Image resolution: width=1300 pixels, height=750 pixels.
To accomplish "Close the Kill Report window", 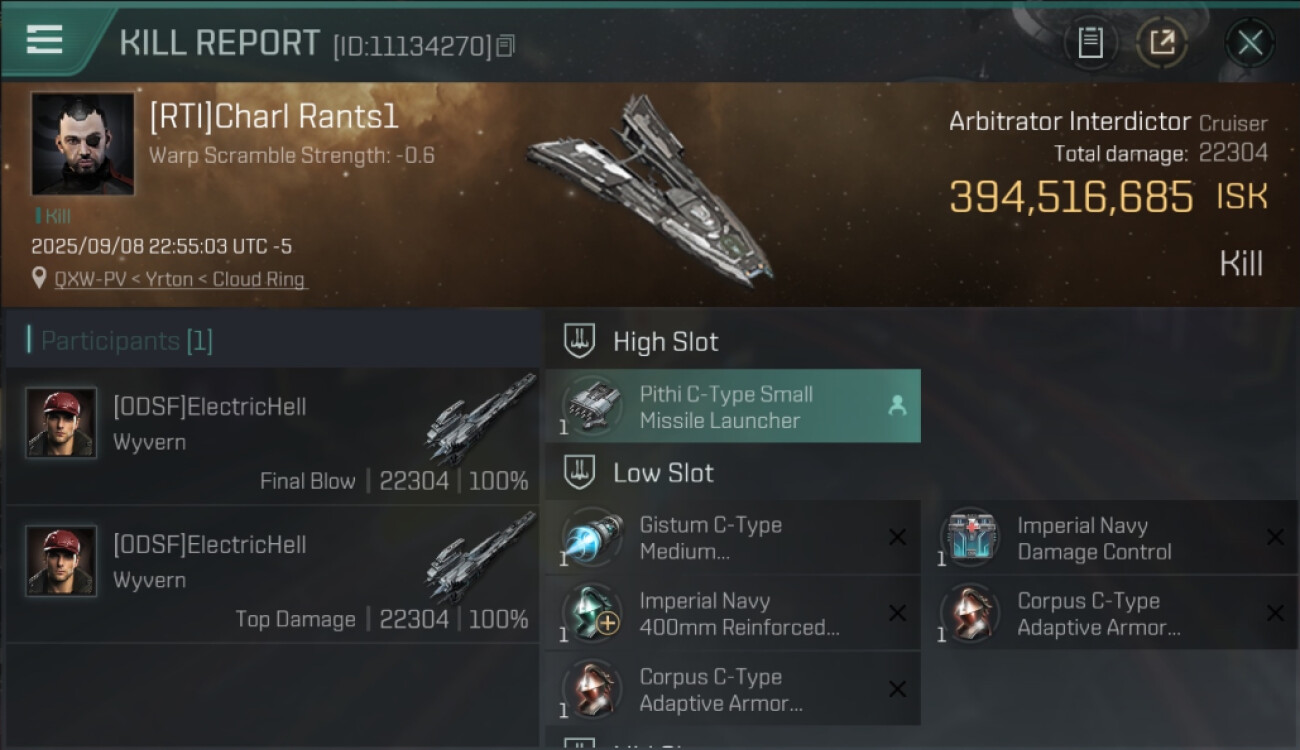I will click(1249, 43).
